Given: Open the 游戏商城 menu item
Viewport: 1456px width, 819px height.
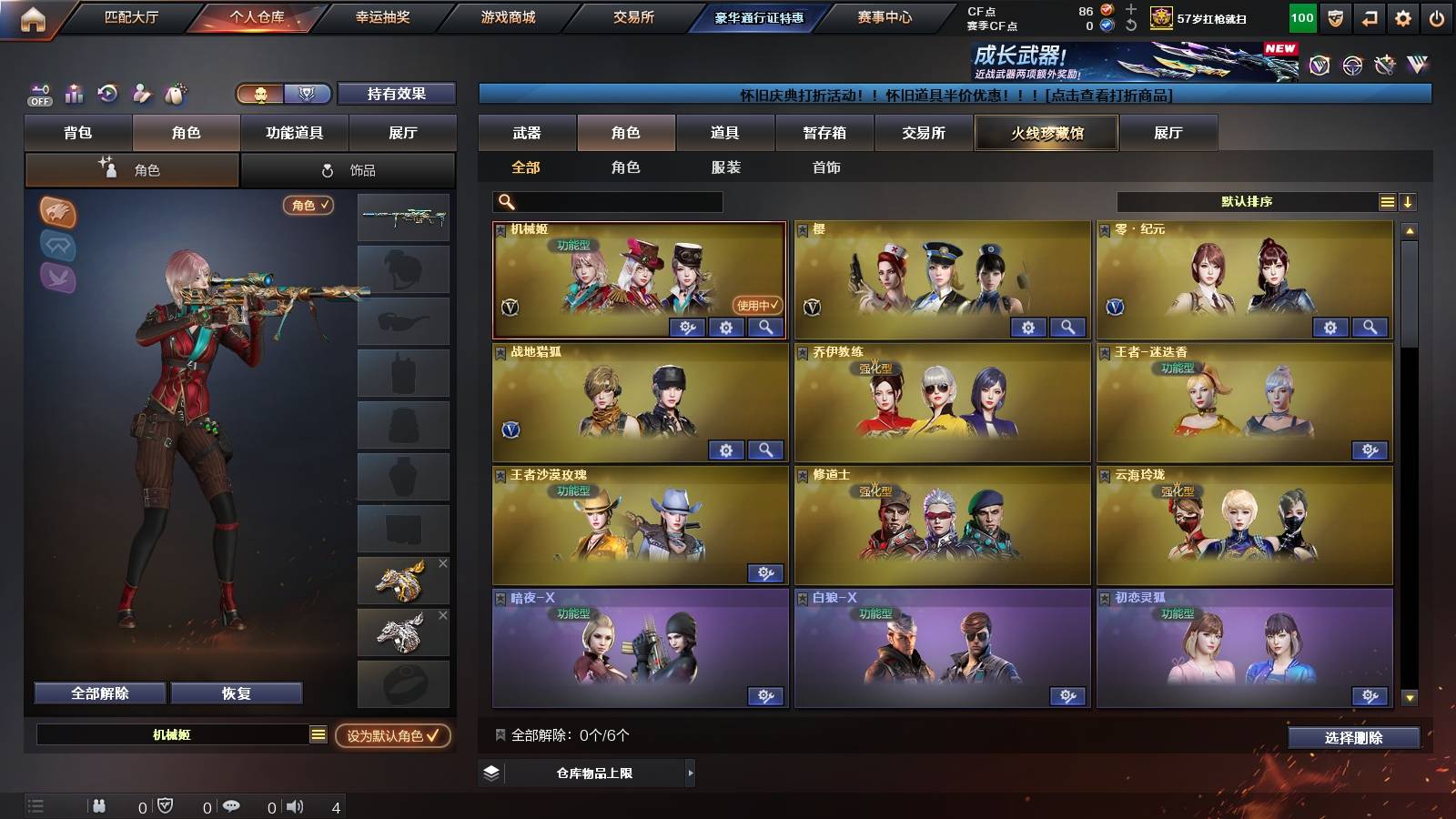Looking at the screenshot, I should click(507, 16).
